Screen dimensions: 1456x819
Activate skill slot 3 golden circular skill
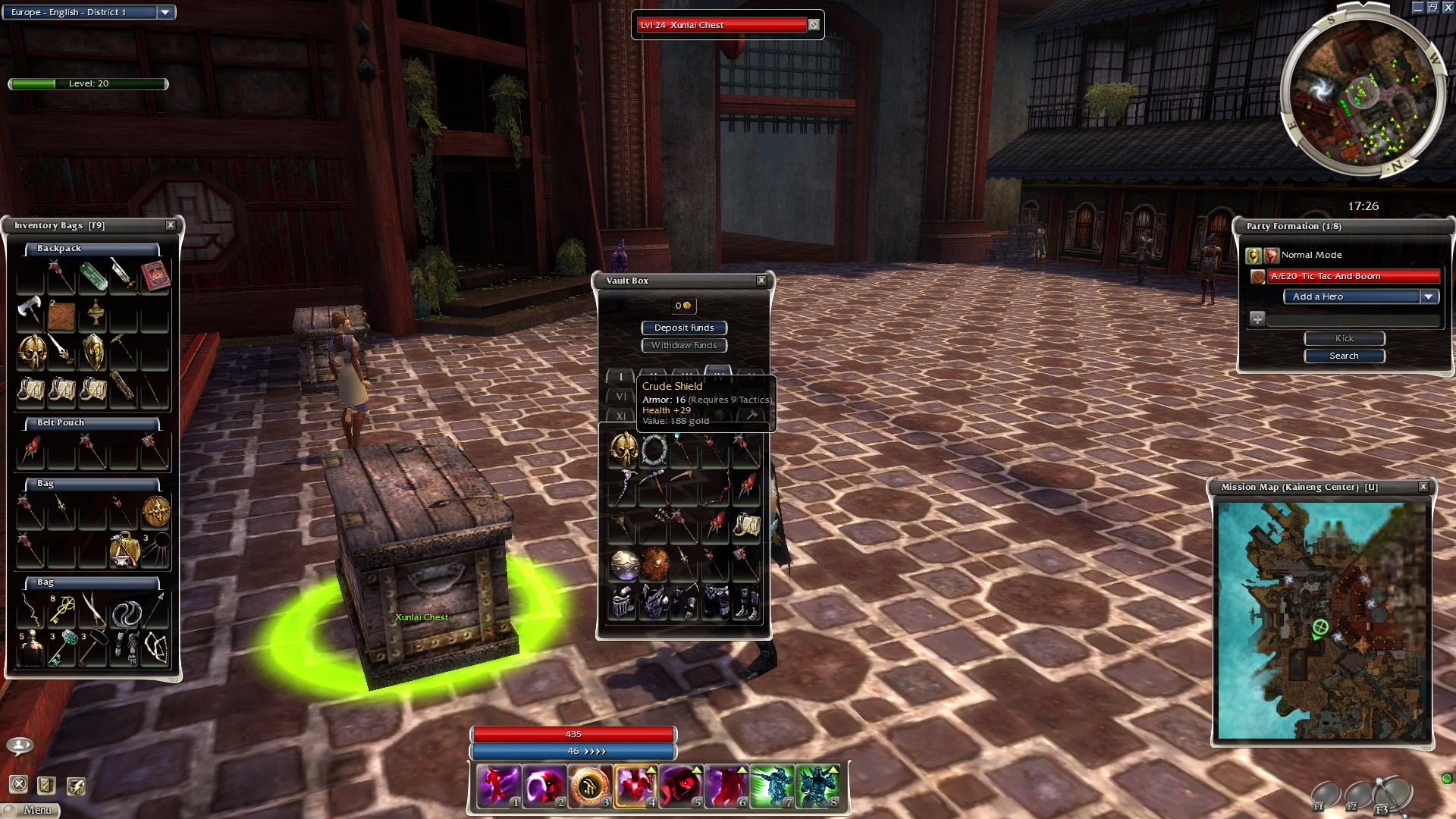(590, 786)
